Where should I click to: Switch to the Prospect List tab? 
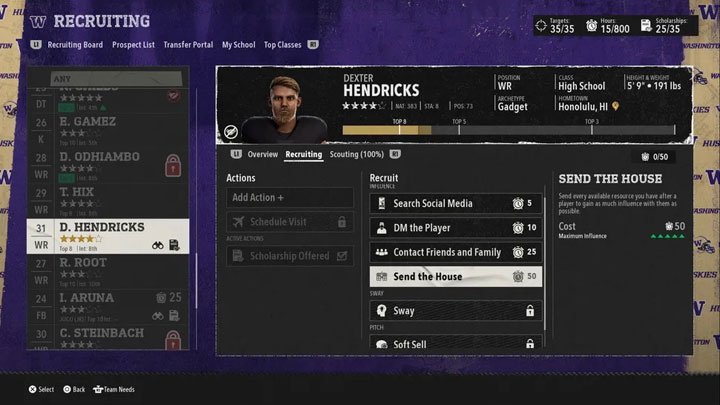tap(133, 45)
